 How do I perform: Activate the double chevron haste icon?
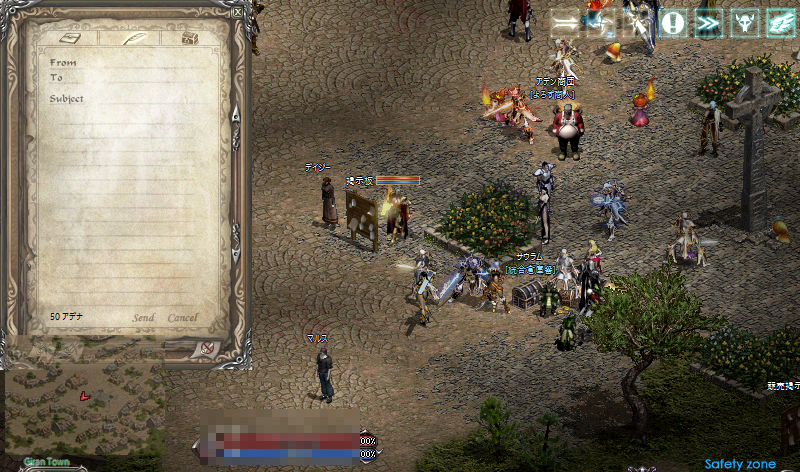709,22
